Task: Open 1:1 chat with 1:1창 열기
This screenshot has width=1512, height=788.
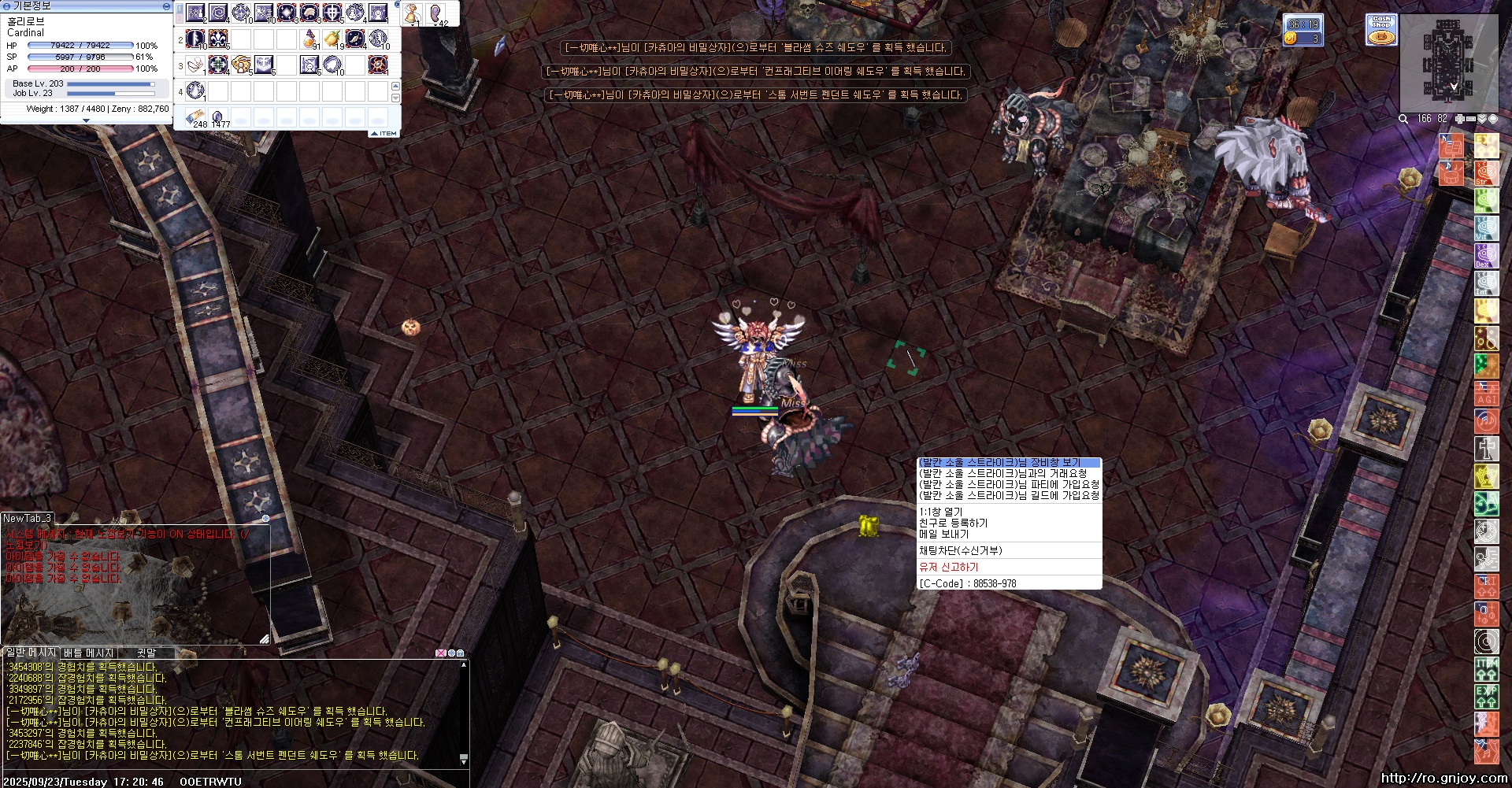Action: pos(941,512)
